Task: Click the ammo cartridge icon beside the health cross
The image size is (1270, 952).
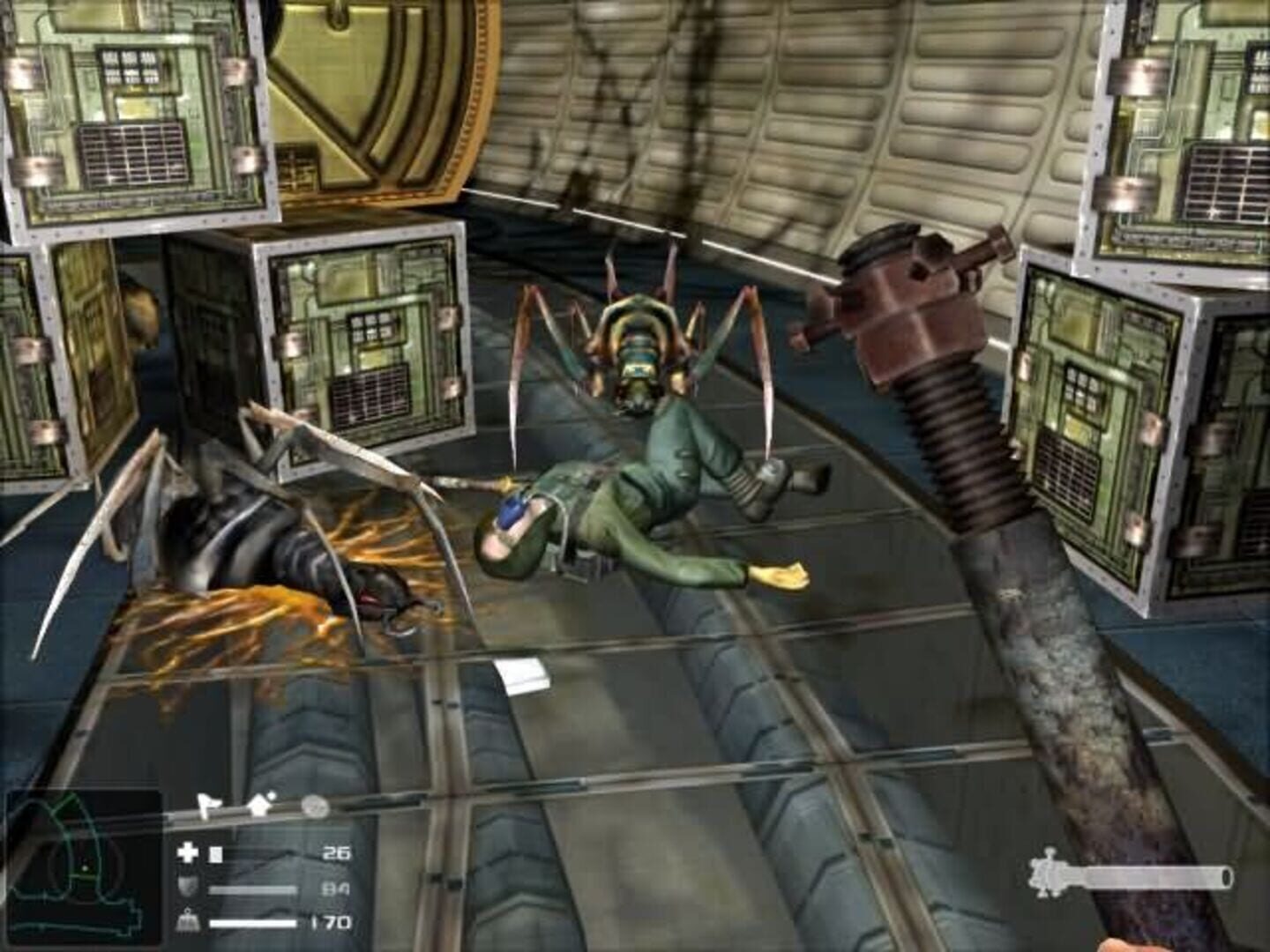Action: (214, 853)
